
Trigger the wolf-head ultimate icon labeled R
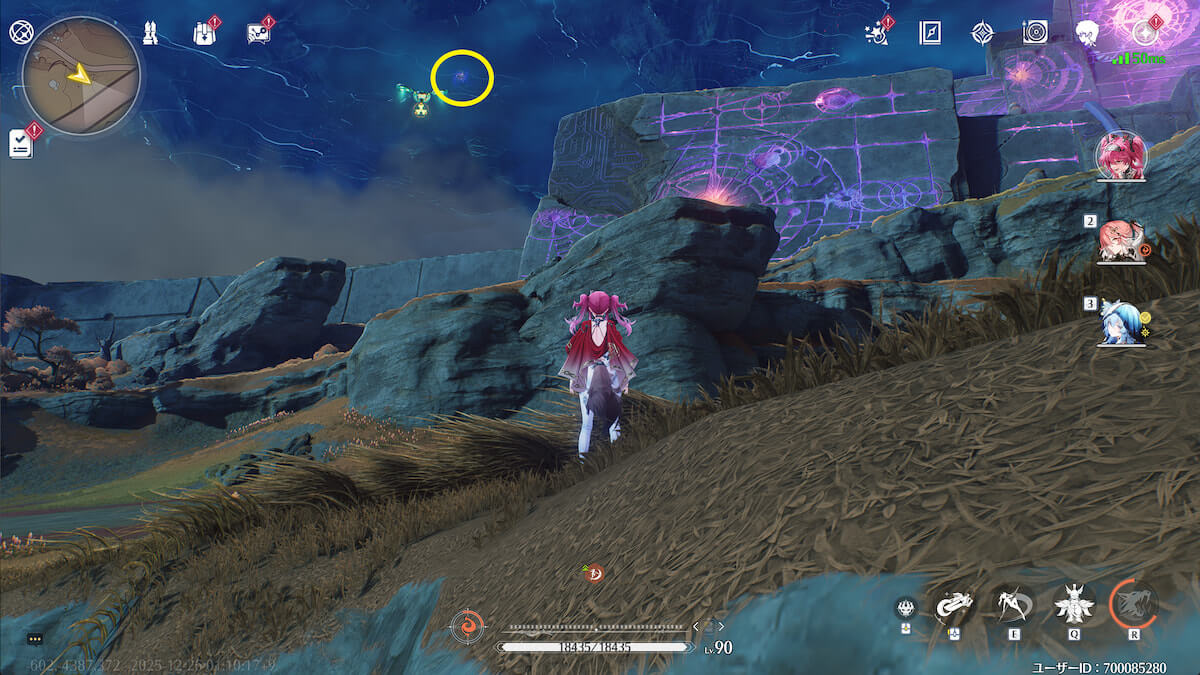coord(1133,603)
